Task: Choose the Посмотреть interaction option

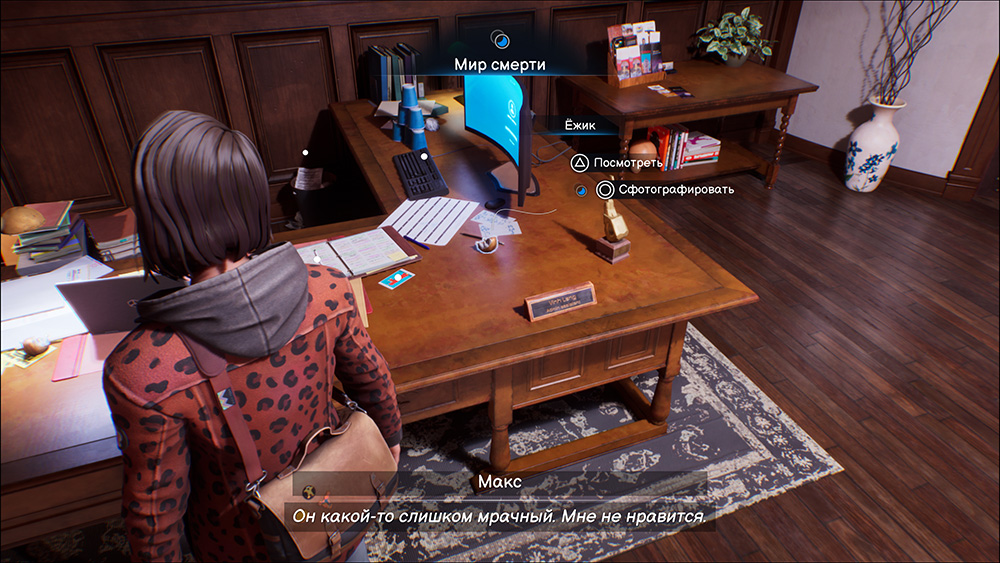Action: coord(620,162)
